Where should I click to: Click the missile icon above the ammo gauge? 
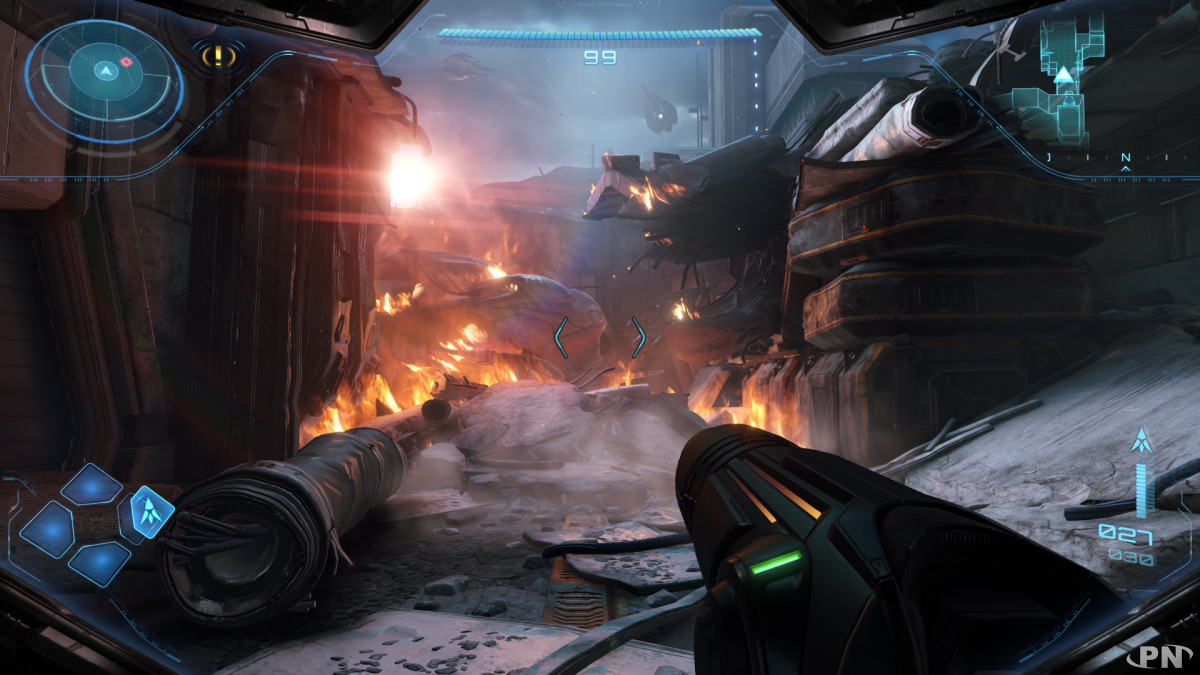tap(1140, 440)
